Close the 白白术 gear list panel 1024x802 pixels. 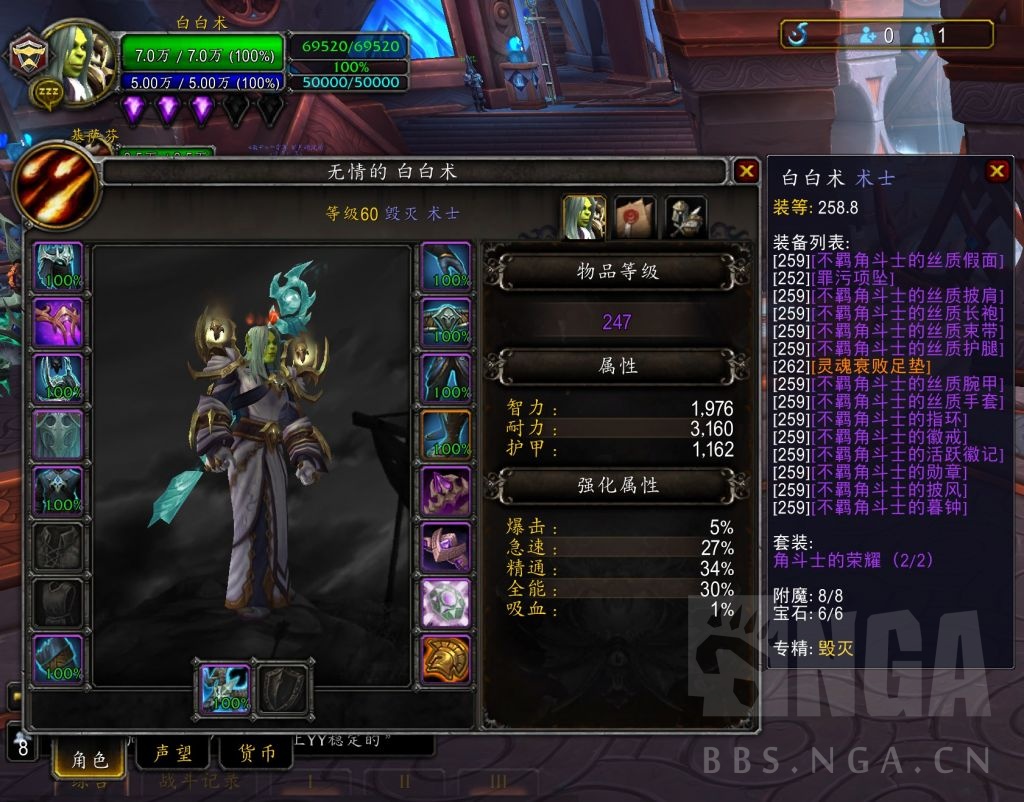point(997,171)
